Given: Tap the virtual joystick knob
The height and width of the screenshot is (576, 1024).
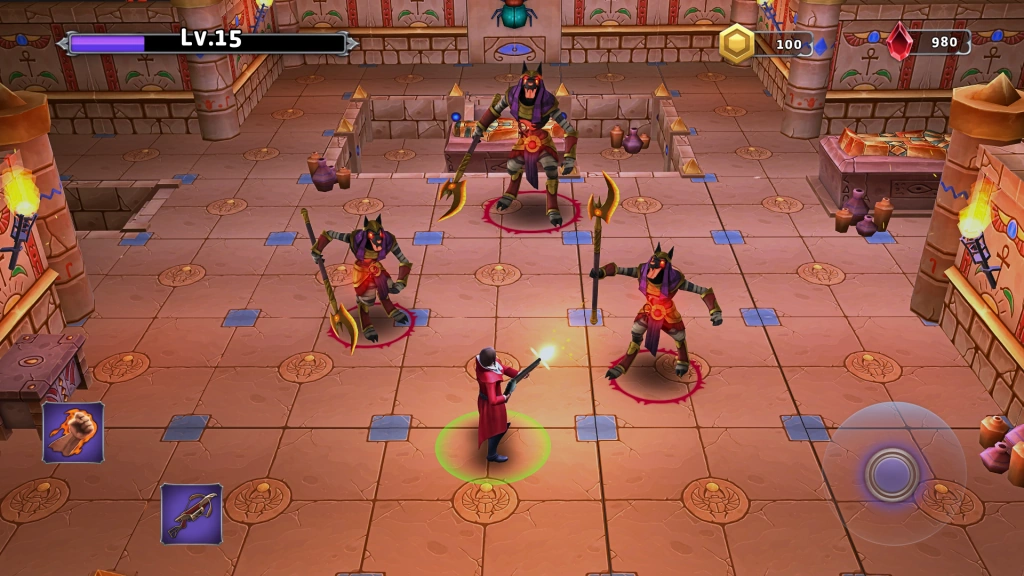Looking at the screenshot, I should point(892,473).
